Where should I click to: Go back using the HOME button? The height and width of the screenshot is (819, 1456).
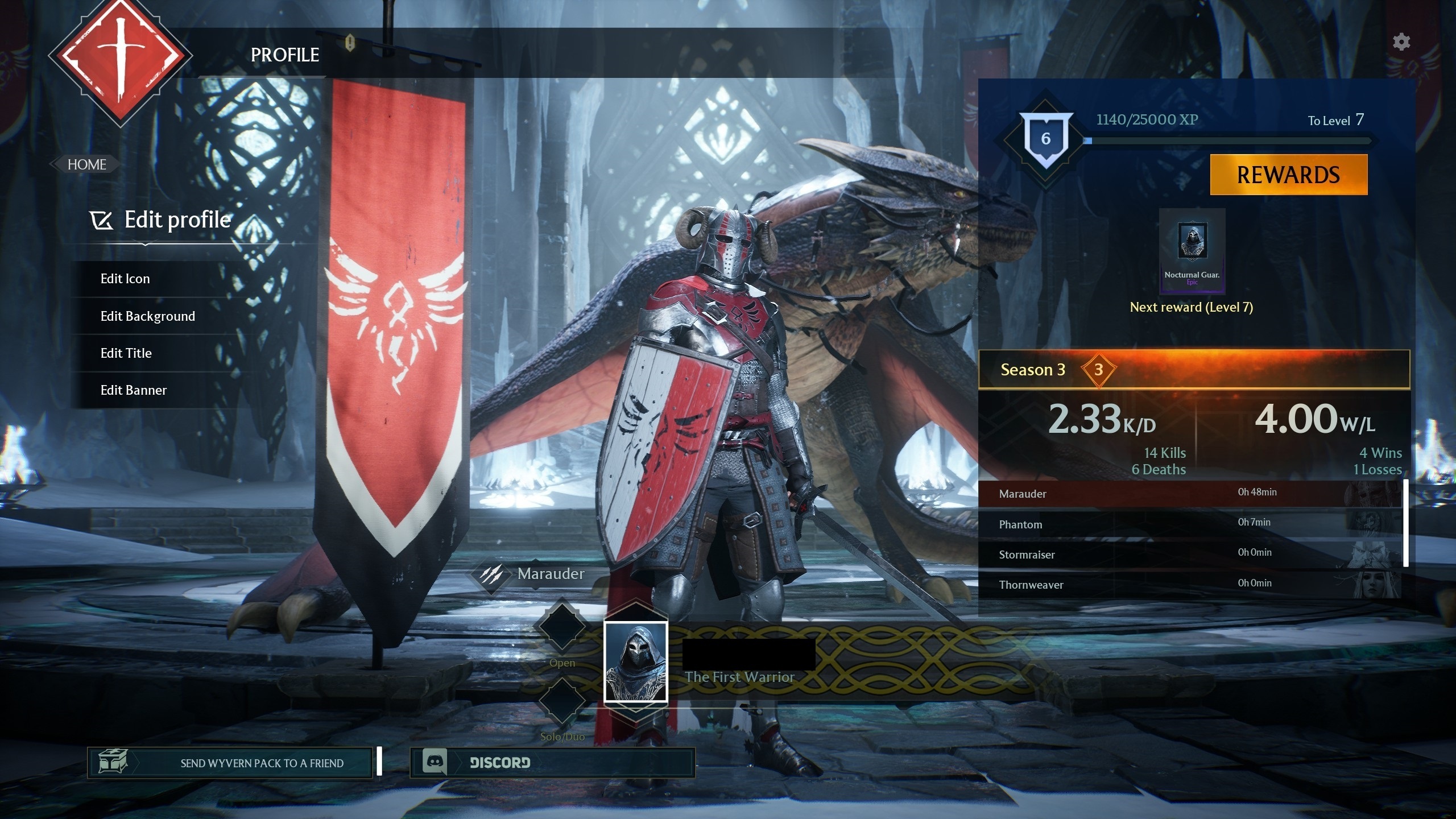tap(86, 164)
